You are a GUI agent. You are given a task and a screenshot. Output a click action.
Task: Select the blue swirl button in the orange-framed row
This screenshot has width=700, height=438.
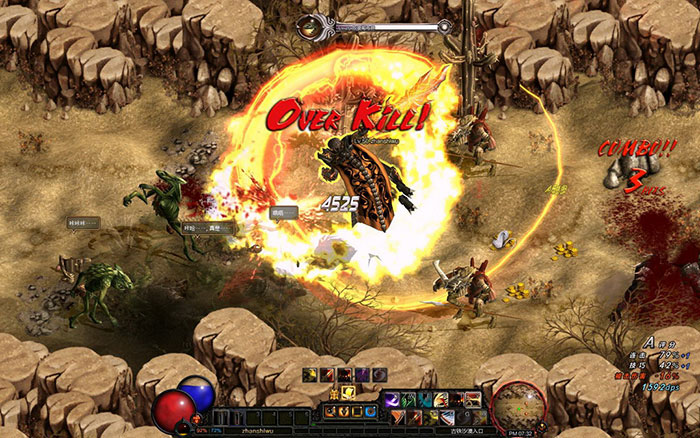[x=370, y=411]
